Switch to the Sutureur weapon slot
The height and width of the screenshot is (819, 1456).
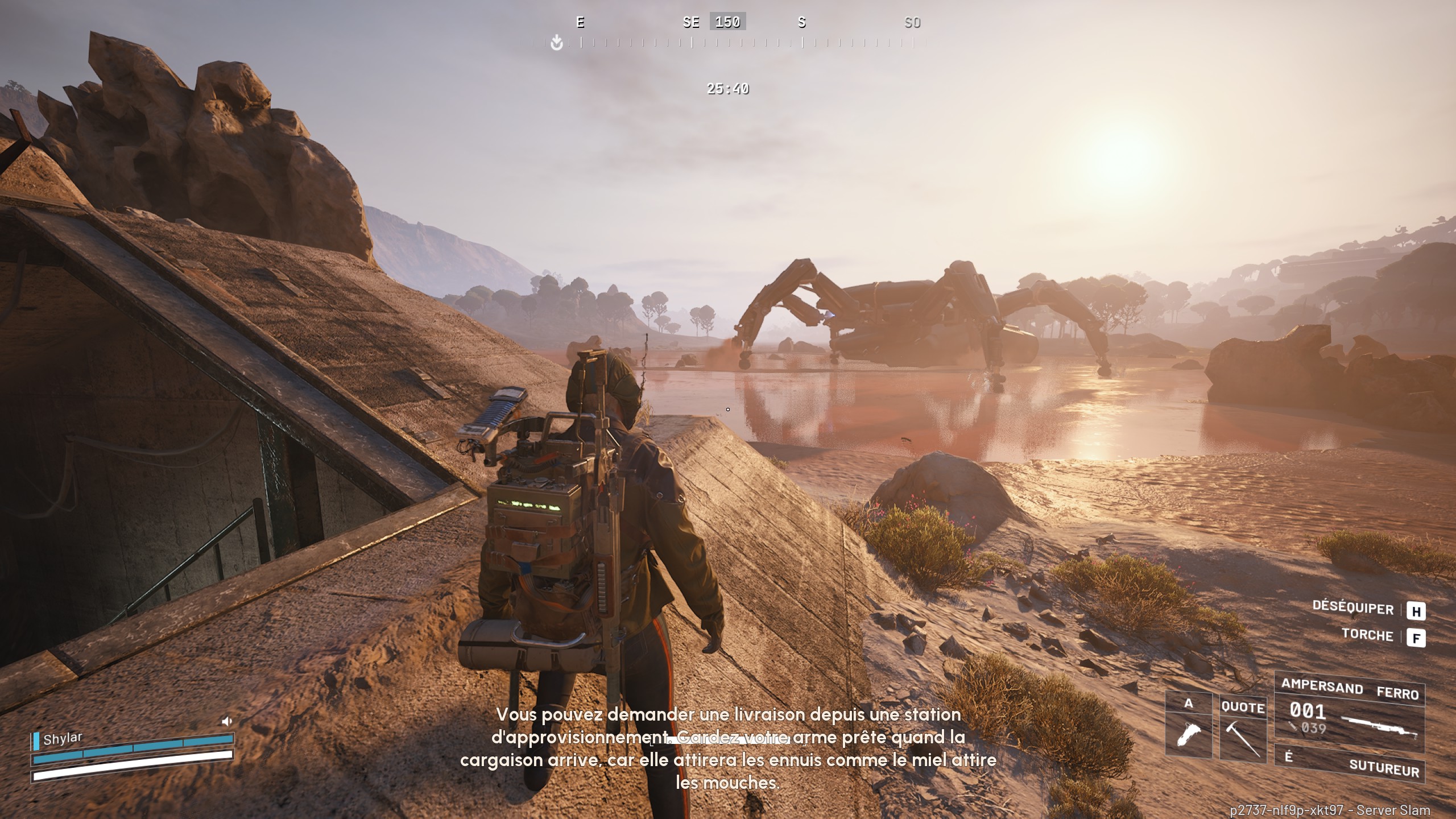tap(1349, 763)
